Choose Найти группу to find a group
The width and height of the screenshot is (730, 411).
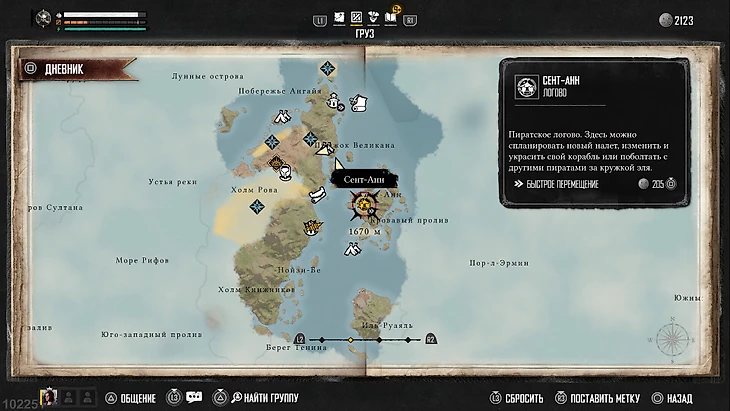point(262,398)
